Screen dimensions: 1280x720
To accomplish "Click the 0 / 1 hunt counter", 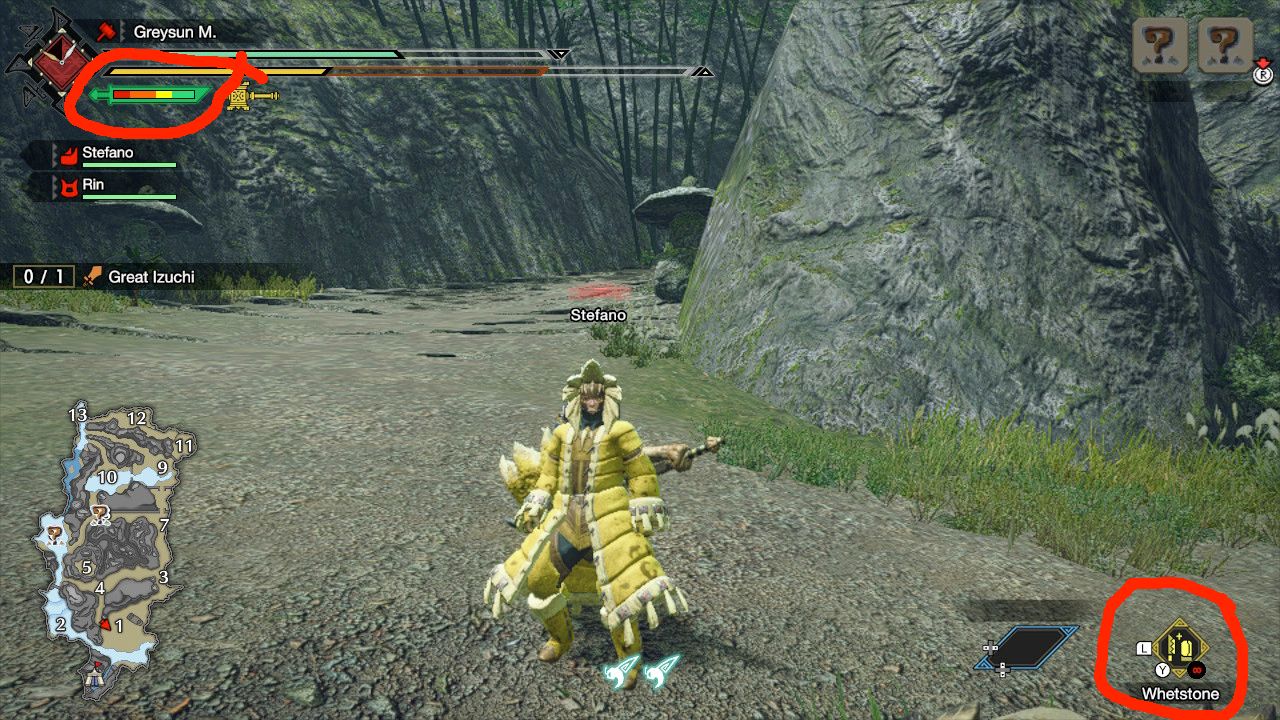I will tap(42, 276).
